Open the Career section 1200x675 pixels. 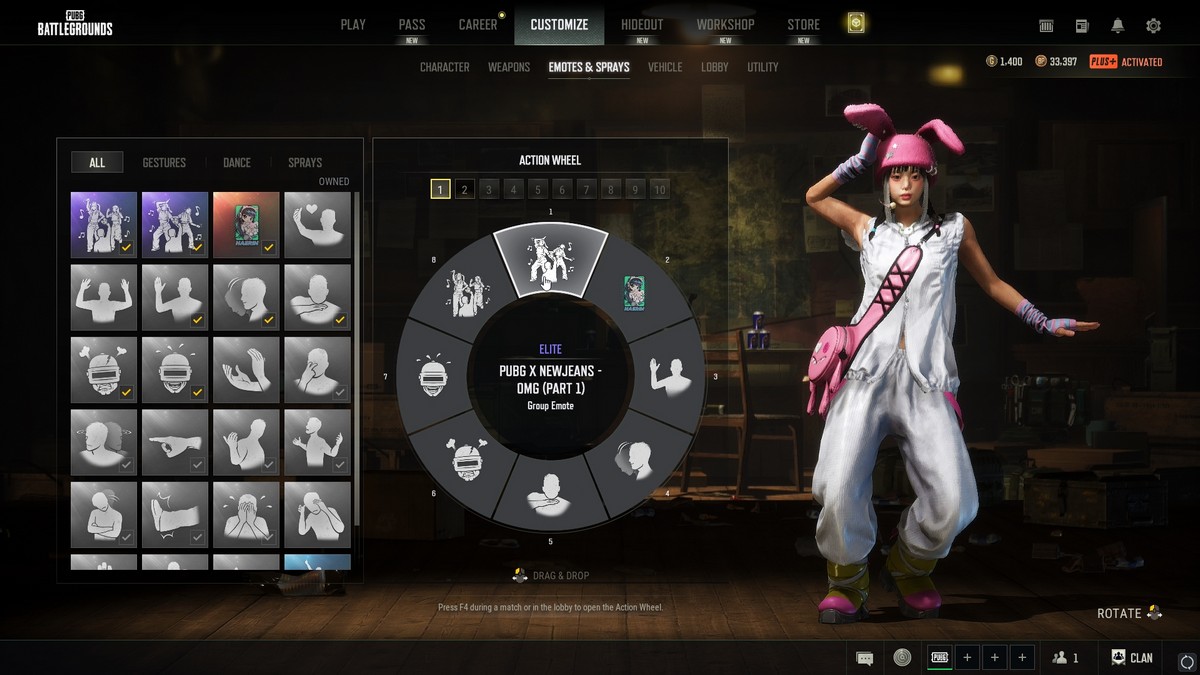(478, 24)
